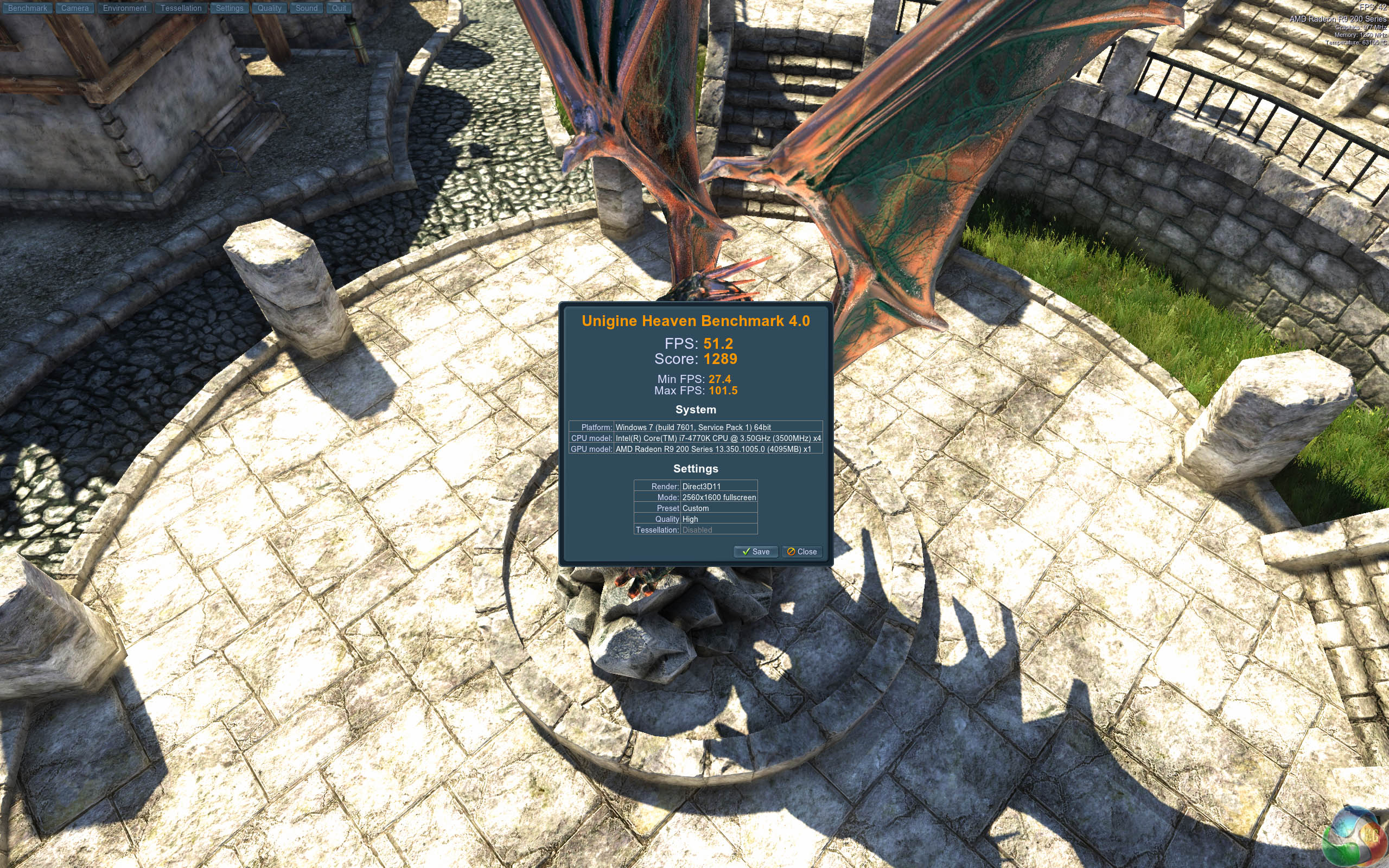Open the Environment options
This screenshot has height=868, width=1389.
point(125,8)
